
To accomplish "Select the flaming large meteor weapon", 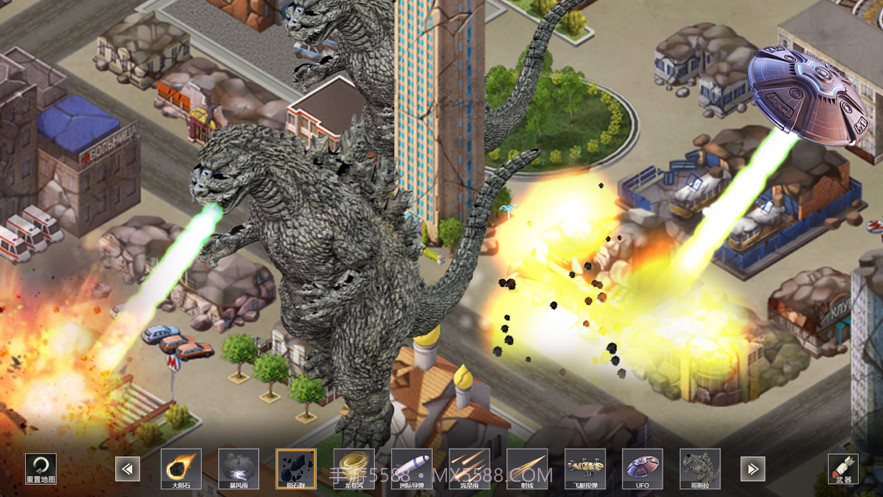I will [181, 467].
